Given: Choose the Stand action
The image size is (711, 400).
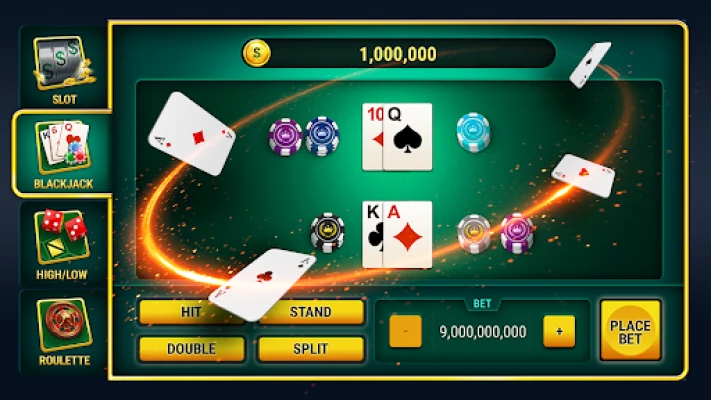Looking at the screenshot, I should tap(311, 312).
